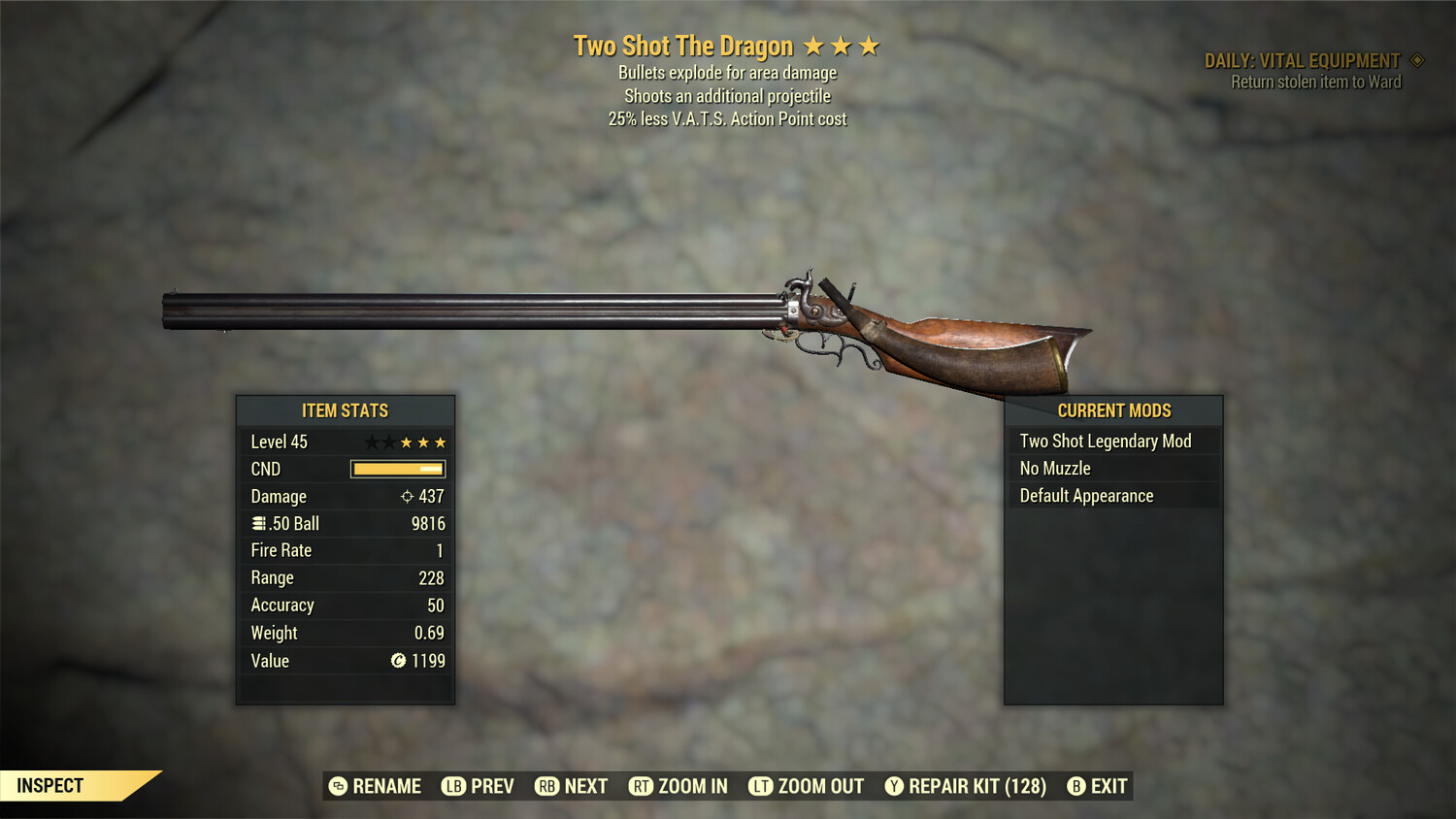Click the B Exit button icon
Image resolution: width=1456 pixels, height=819 pixels.
1075,786
